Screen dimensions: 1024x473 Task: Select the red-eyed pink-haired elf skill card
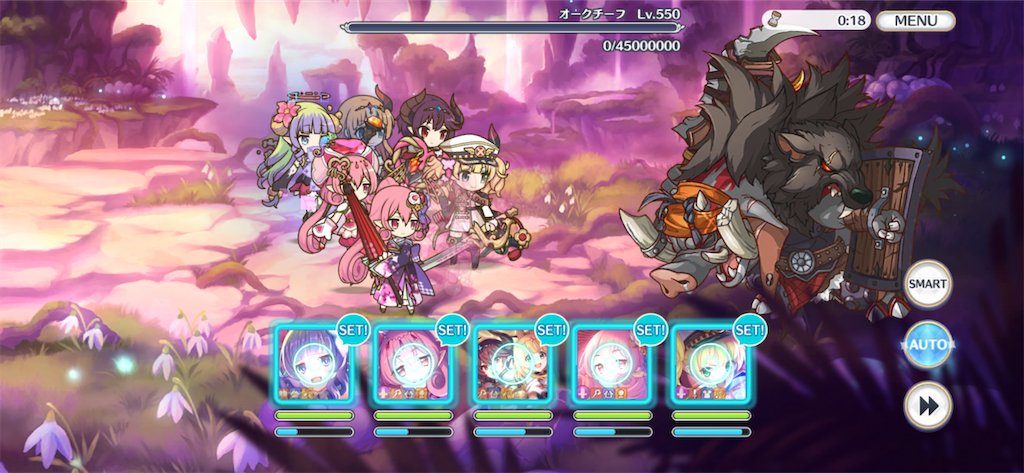pos(413,364)
